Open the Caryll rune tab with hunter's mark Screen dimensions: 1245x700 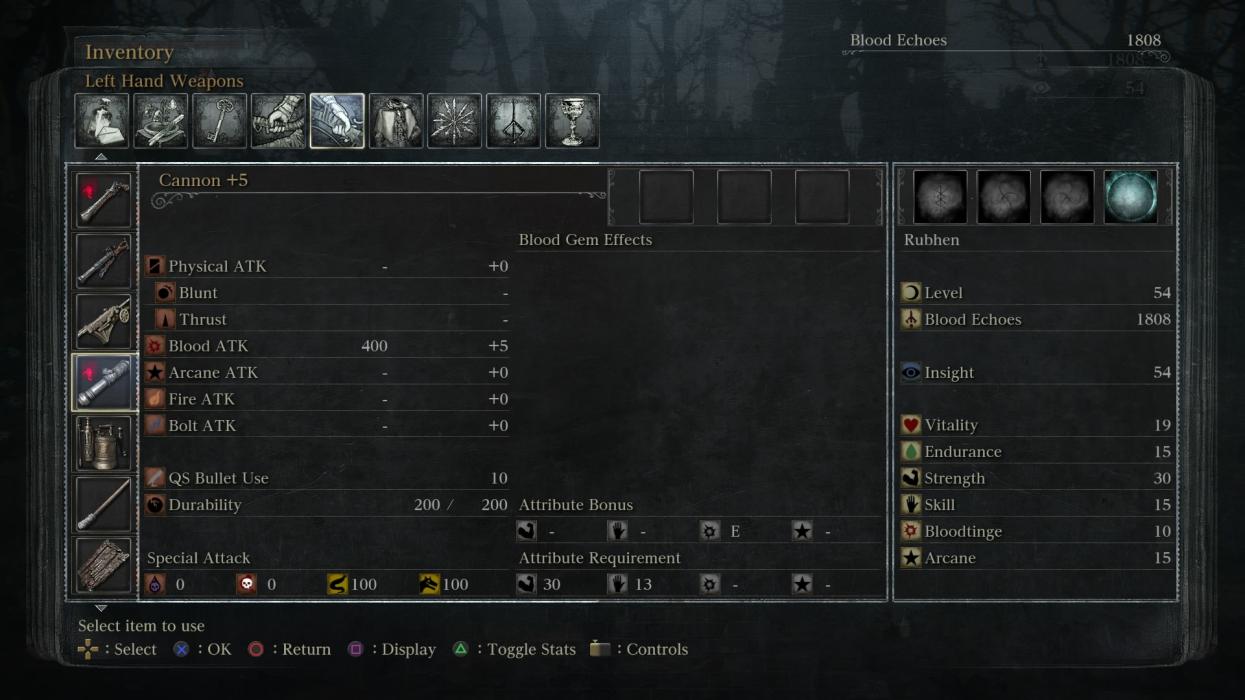coord(513,121)
